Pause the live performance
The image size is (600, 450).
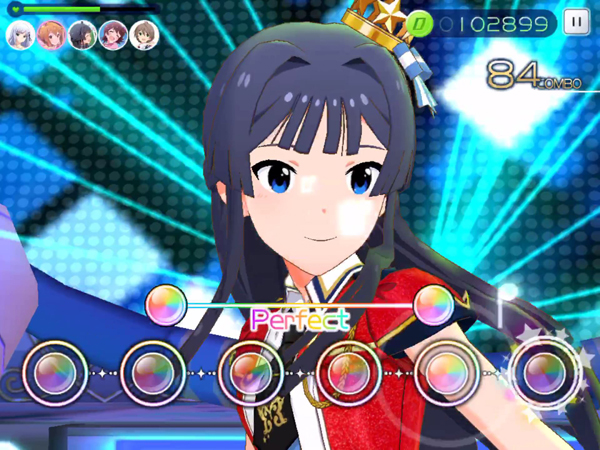point(576,21)
